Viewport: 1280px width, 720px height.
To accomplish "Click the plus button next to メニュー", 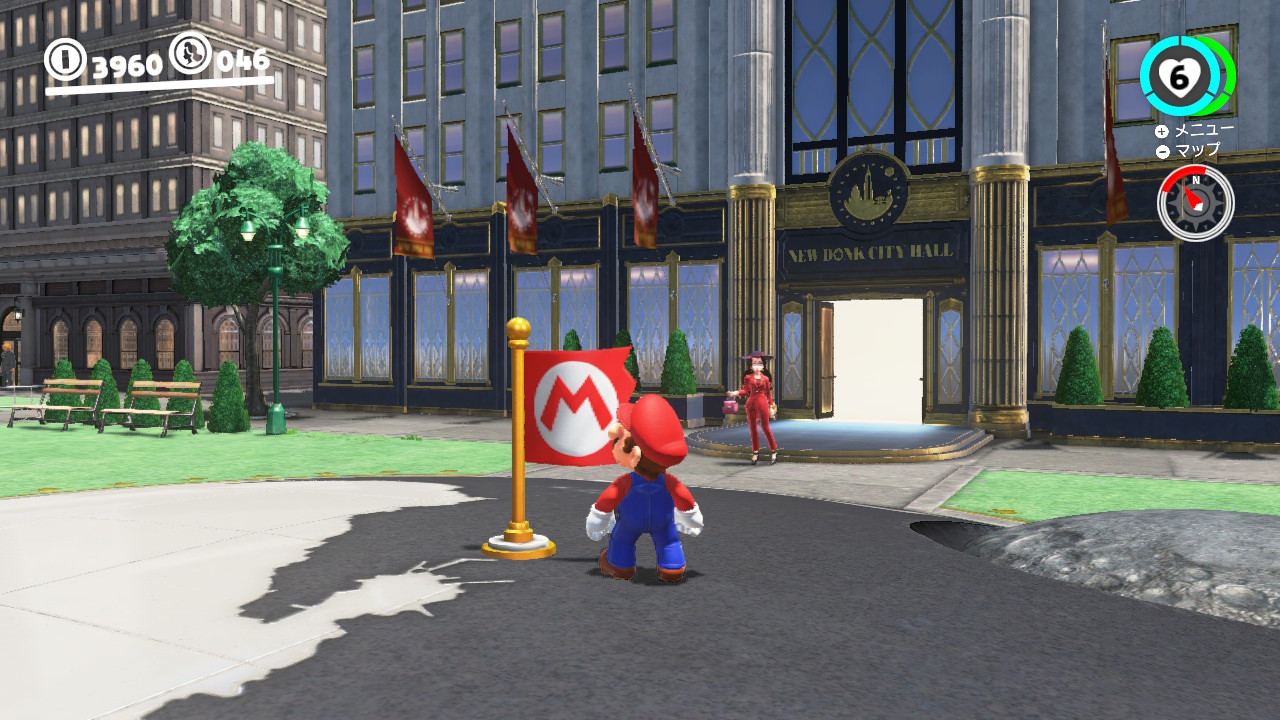I will [1161, 132].
